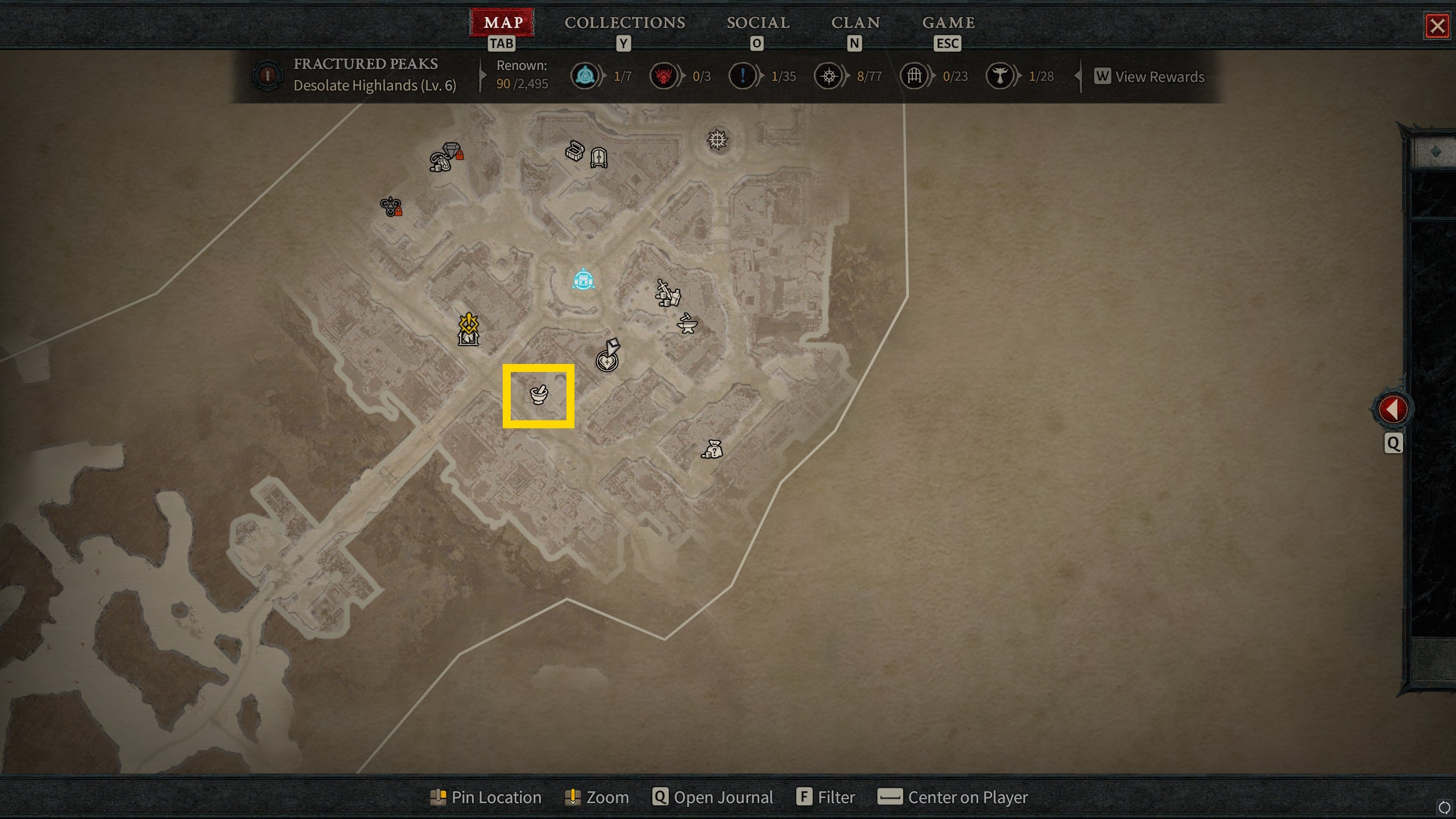Click the Renown 90/2,495 progress counter
1456x819 pixels.
[x=521, y=76]
